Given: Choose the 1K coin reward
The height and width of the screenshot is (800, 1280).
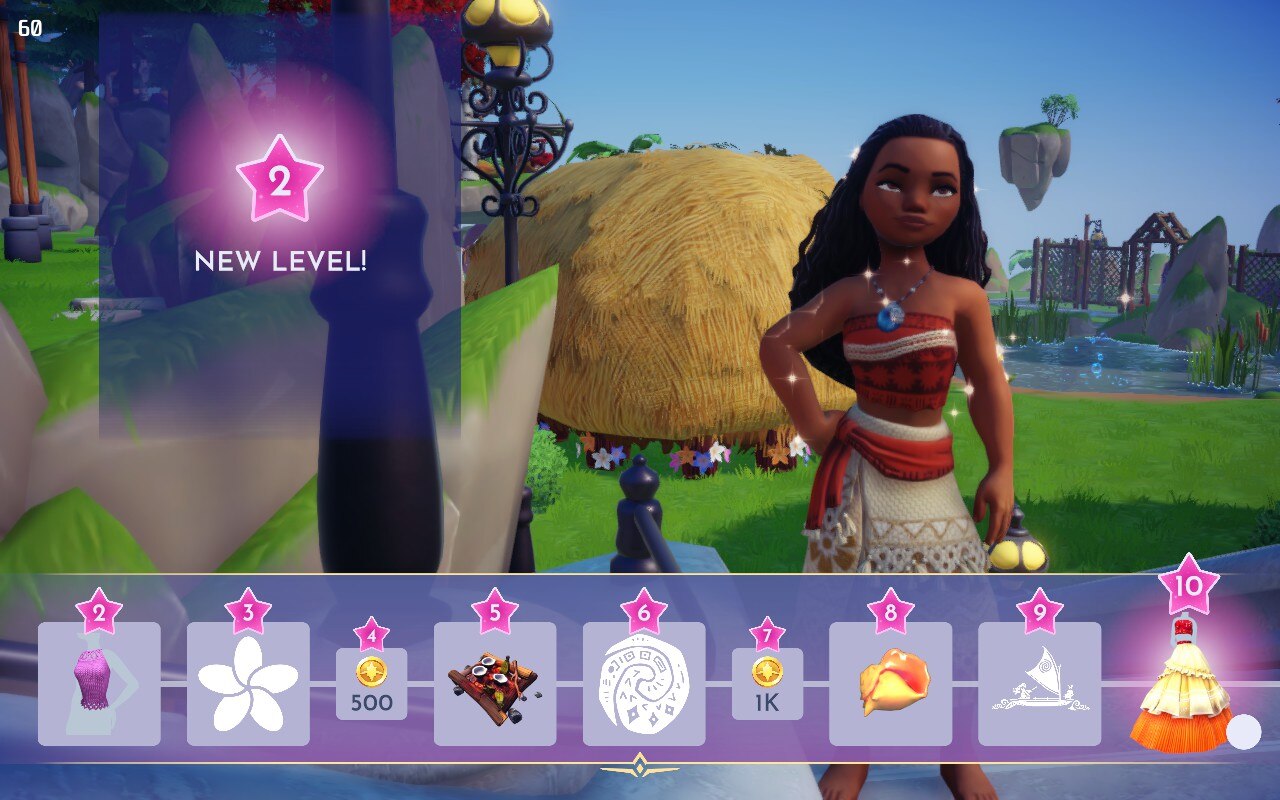Looking at the screenshot, I should click(x=767, y=684).
